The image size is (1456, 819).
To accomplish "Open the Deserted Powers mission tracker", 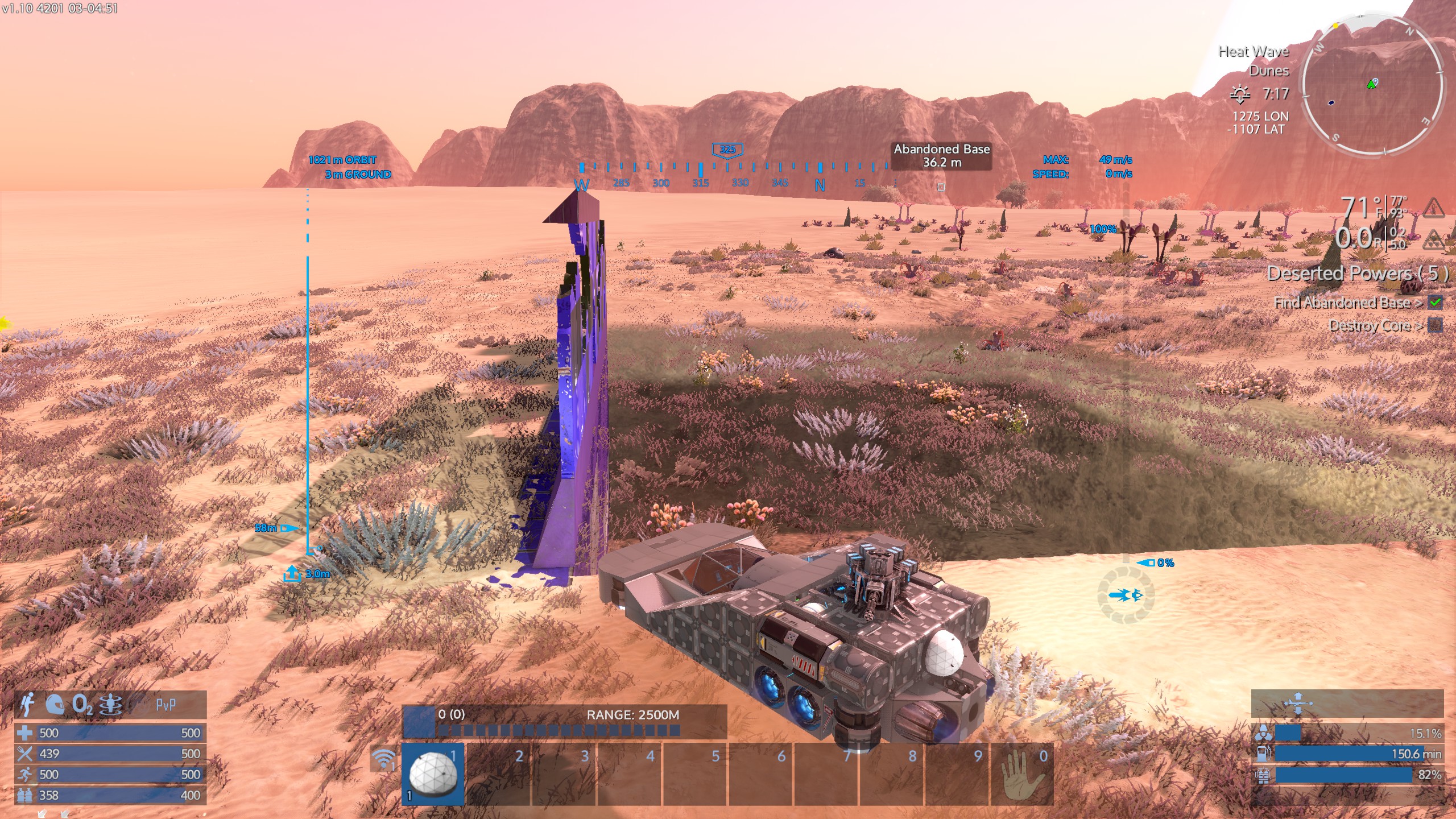I will [1357, 274].
